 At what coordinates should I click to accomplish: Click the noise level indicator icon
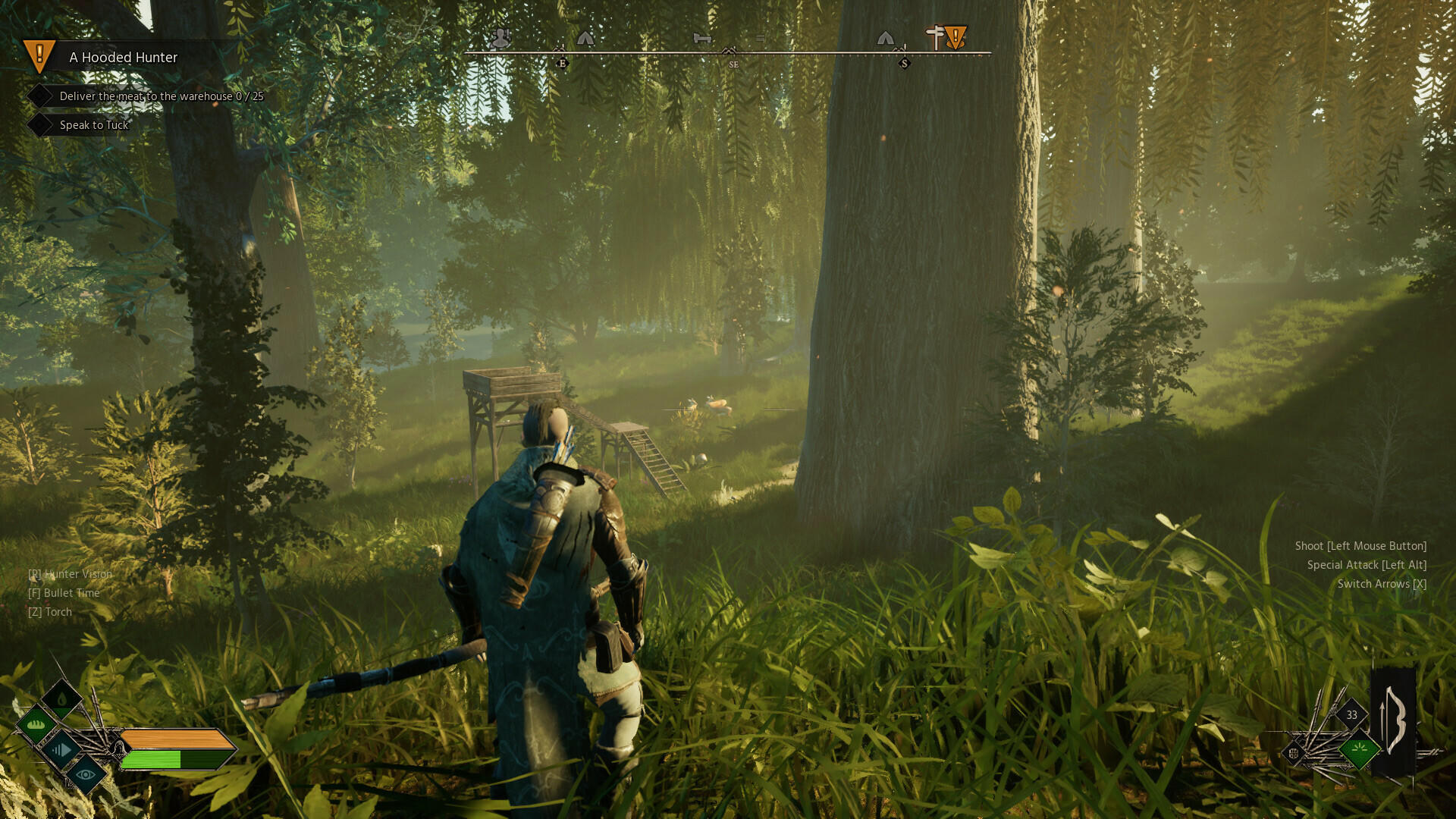(61, 752)
